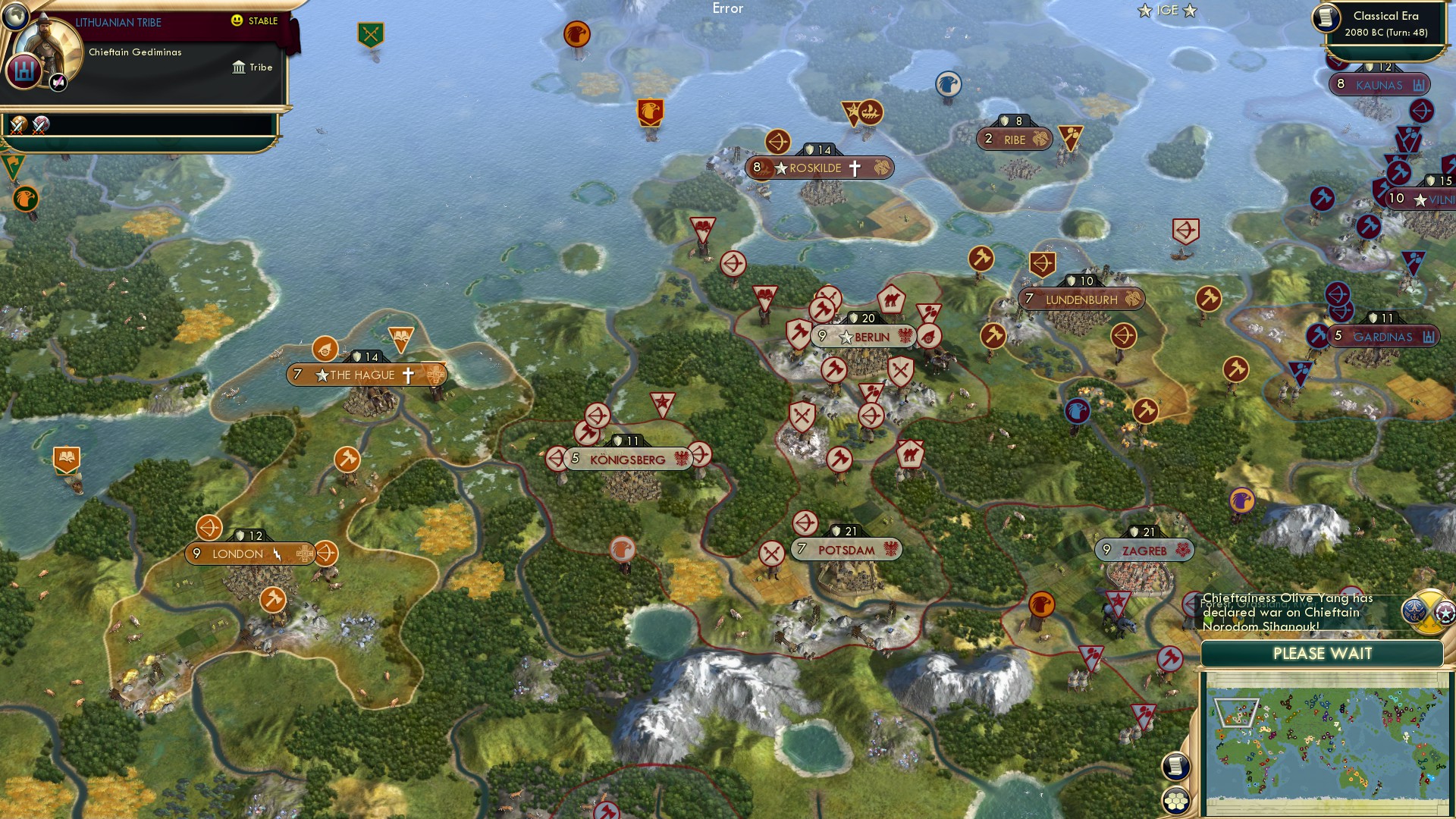This screenshot has width=1456, height=819.
Task: Open Chieftain Gediminas's leader portrait
Action: (47, 44)
